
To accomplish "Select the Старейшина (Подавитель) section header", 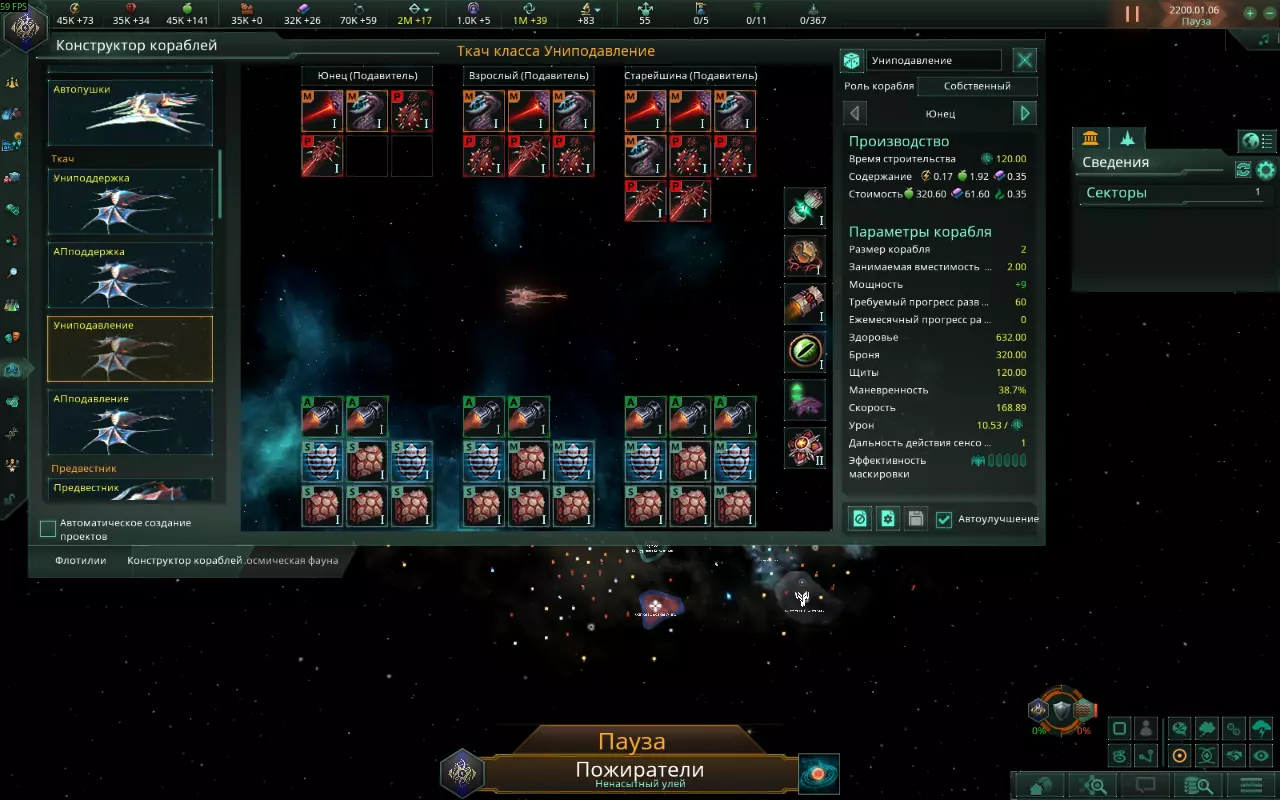I will 690,76.
